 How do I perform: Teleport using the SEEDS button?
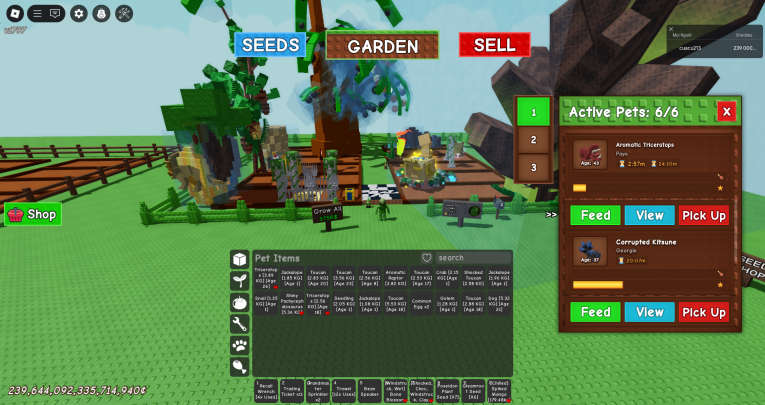(x=268, y=46)
